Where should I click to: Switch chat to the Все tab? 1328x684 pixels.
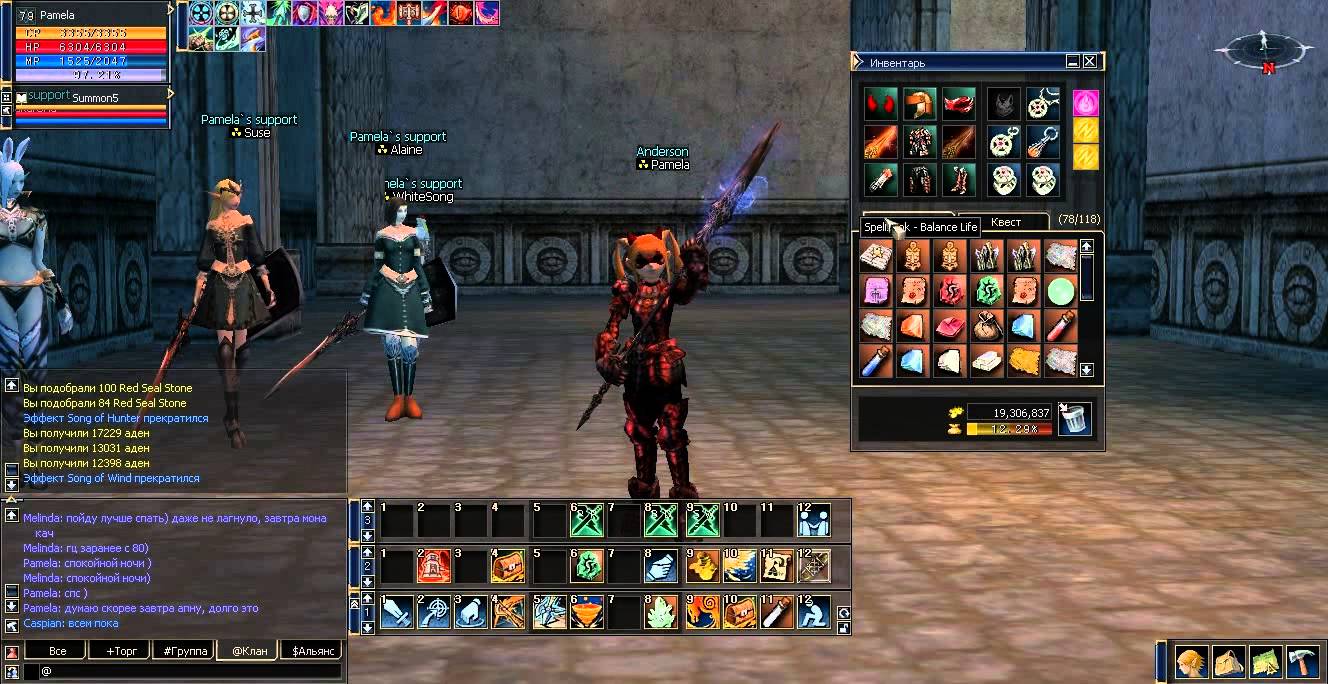click(x=57, y=650)
